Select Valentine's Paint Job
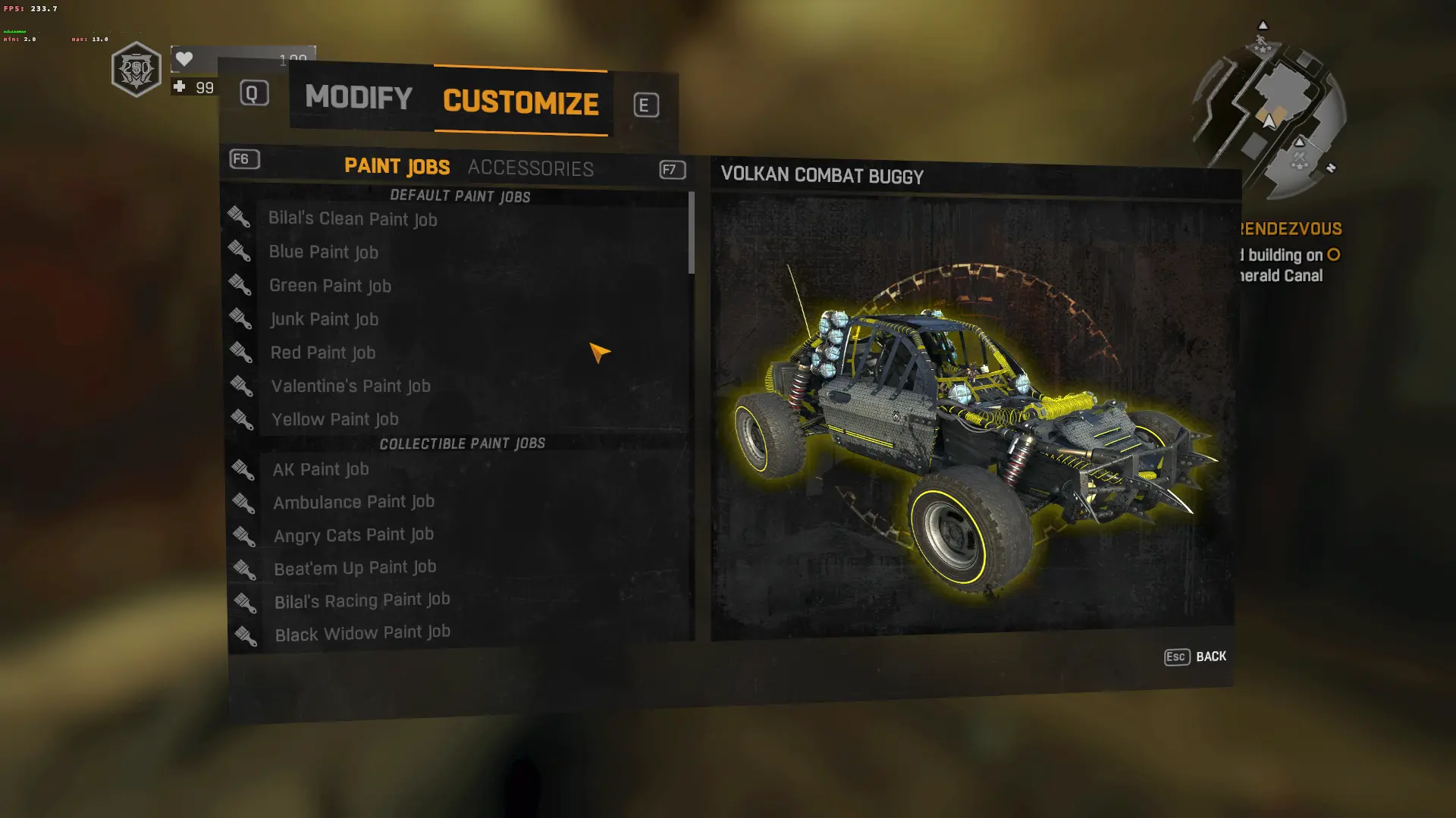 point(350,386)
